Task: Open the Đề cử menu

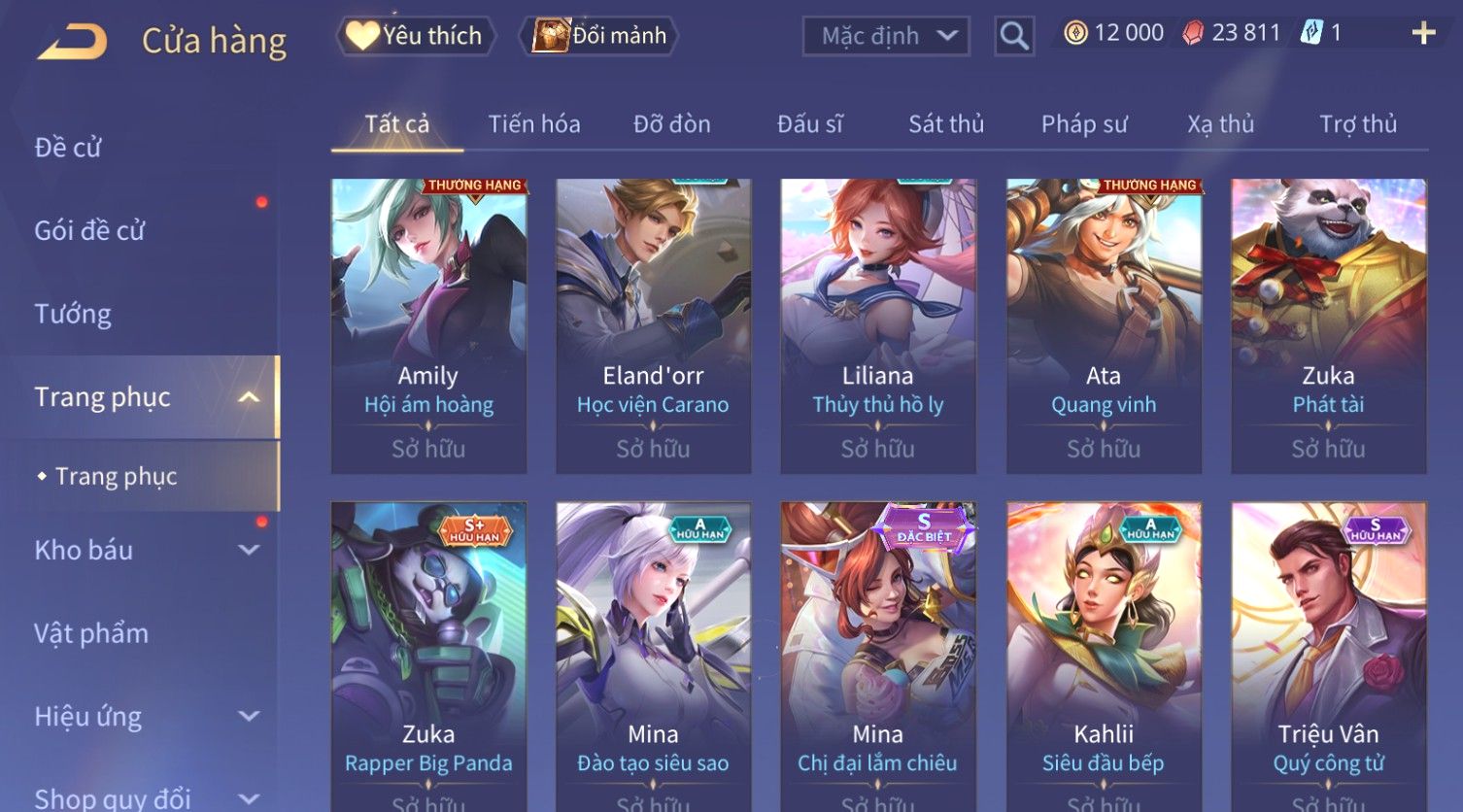Action: pyautogui.click(x=68, y=148)
